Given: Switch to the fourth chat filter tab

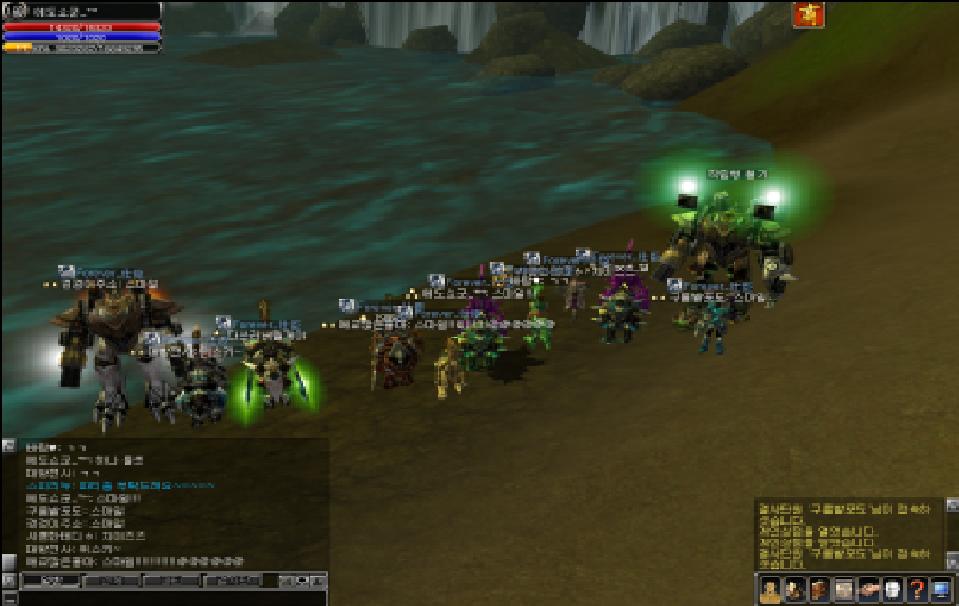Looking at the screenshot, I should click(x=231, y=580).
